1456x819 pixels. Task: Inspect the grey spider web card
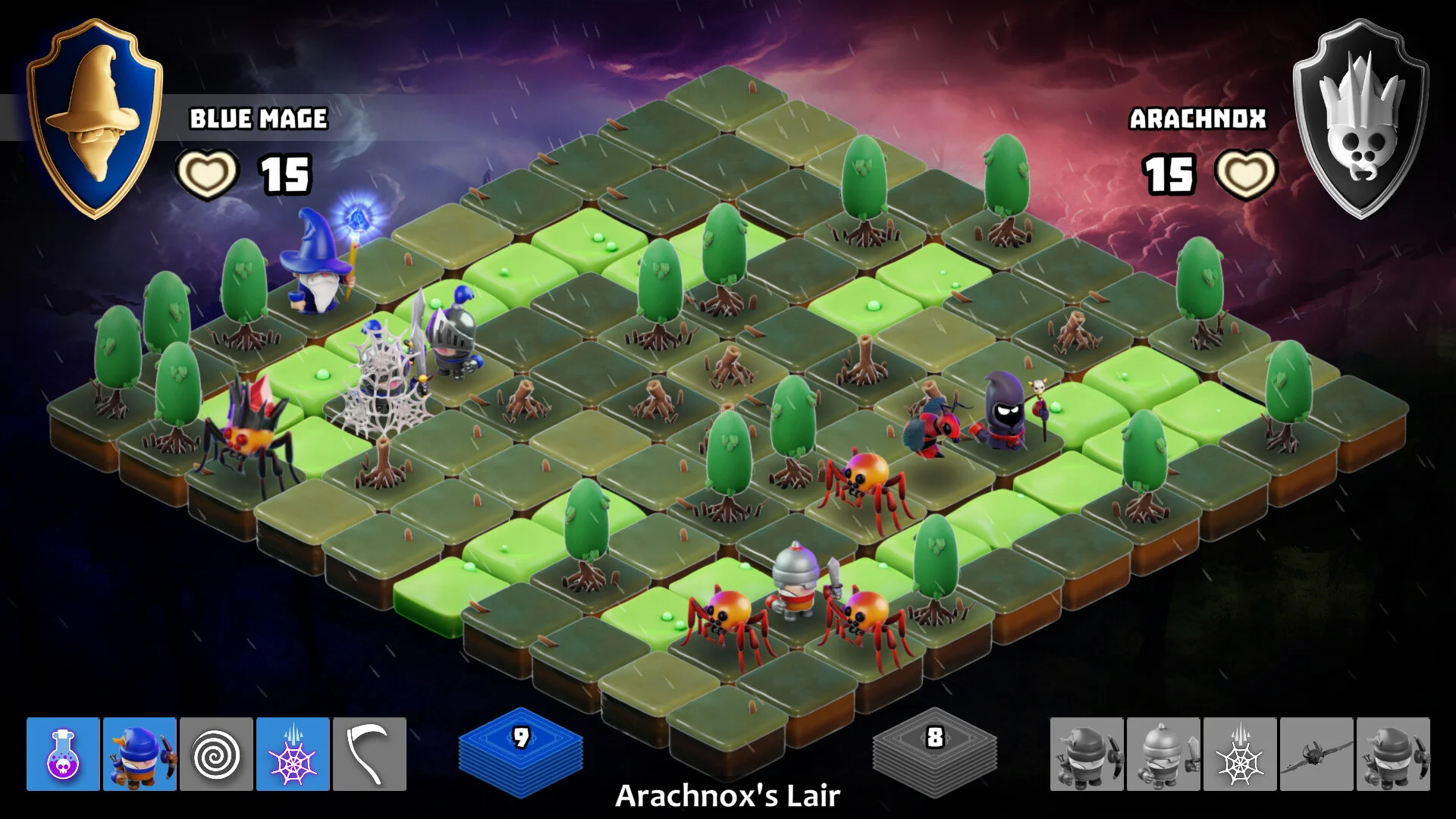point(1240,755)
